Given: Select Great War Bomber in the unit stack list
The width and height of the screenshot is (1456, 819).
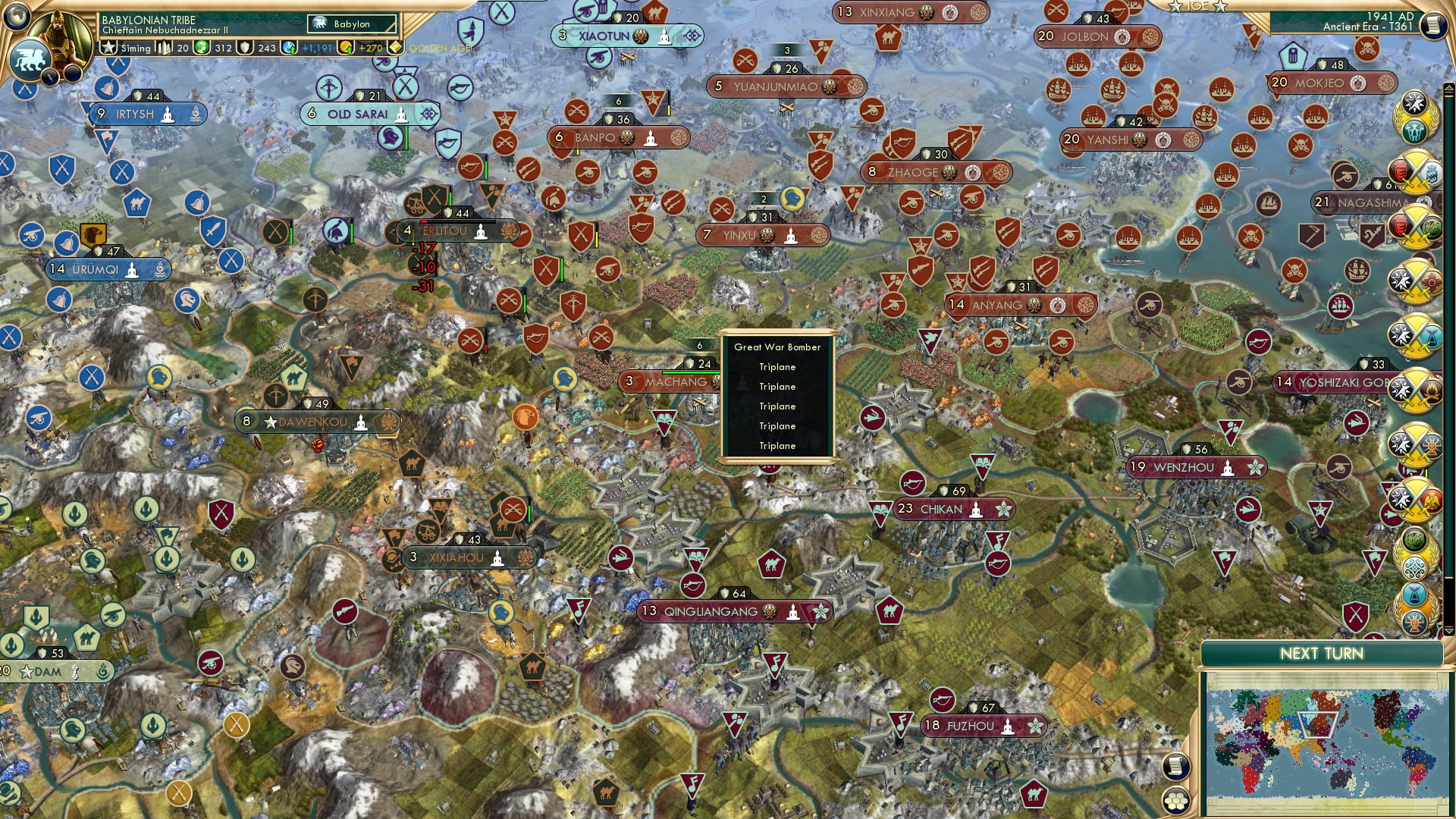Looking at the screenshot, I should pyautogui.click(x=777, y=347).
